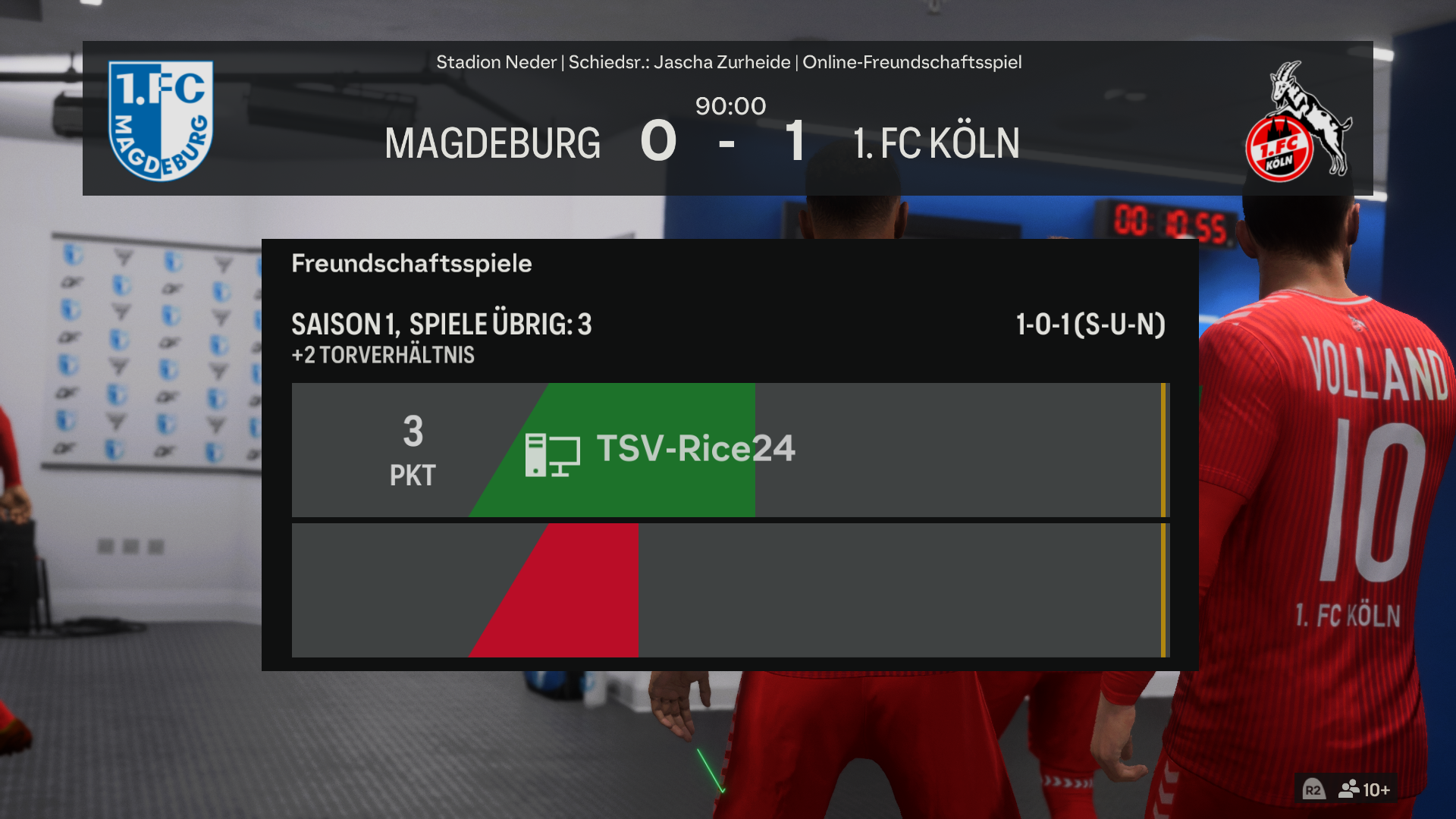1456x819 pixels.
Task: Open the online friends icon showing 10+
Action: click(1363, 789)
